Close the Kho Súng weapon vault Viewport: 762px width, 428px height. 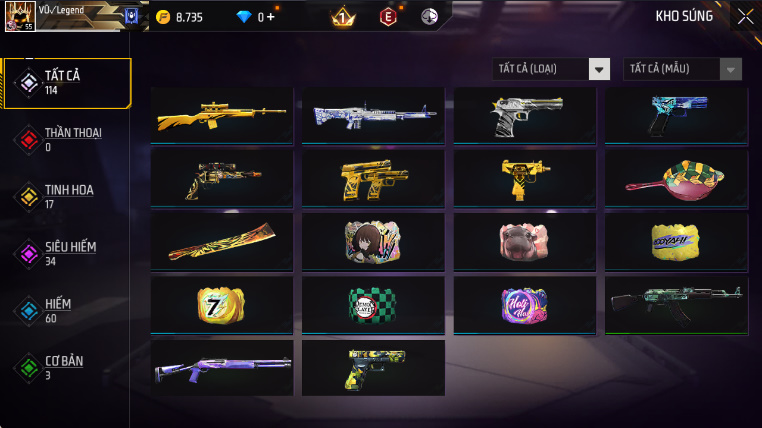(745, 16)
